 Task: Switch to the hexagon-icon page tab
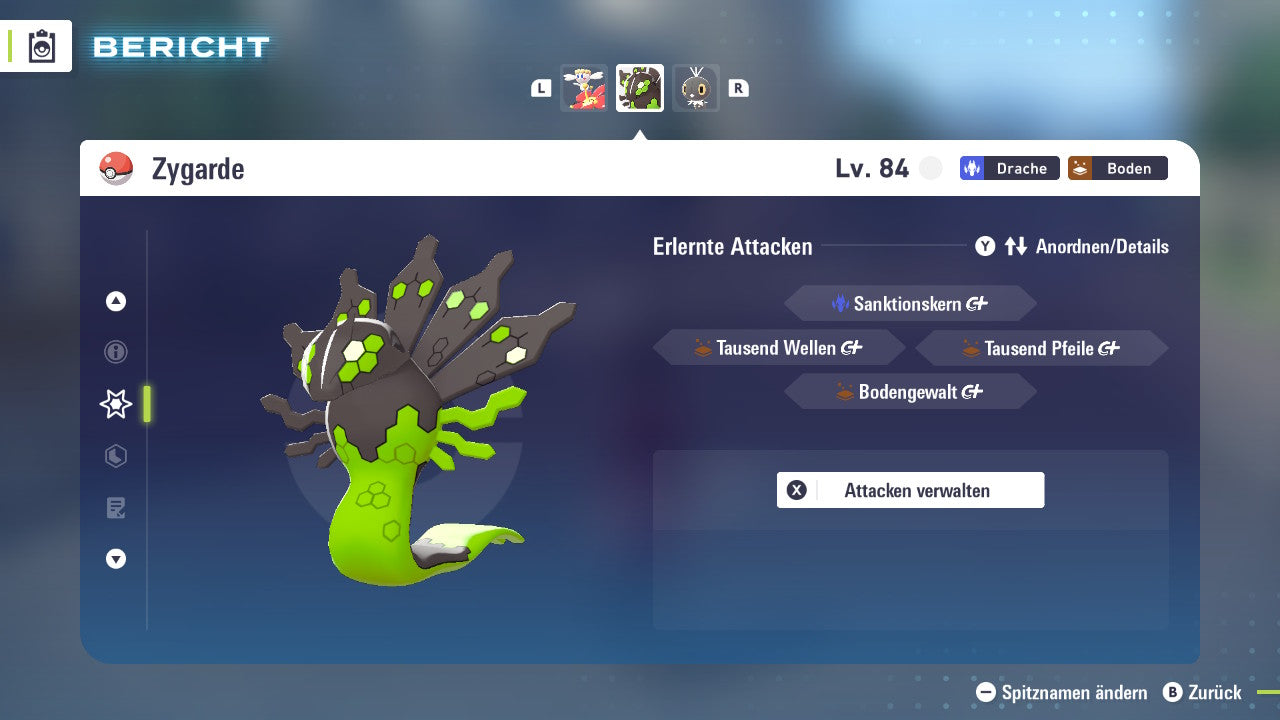point(116,456)
